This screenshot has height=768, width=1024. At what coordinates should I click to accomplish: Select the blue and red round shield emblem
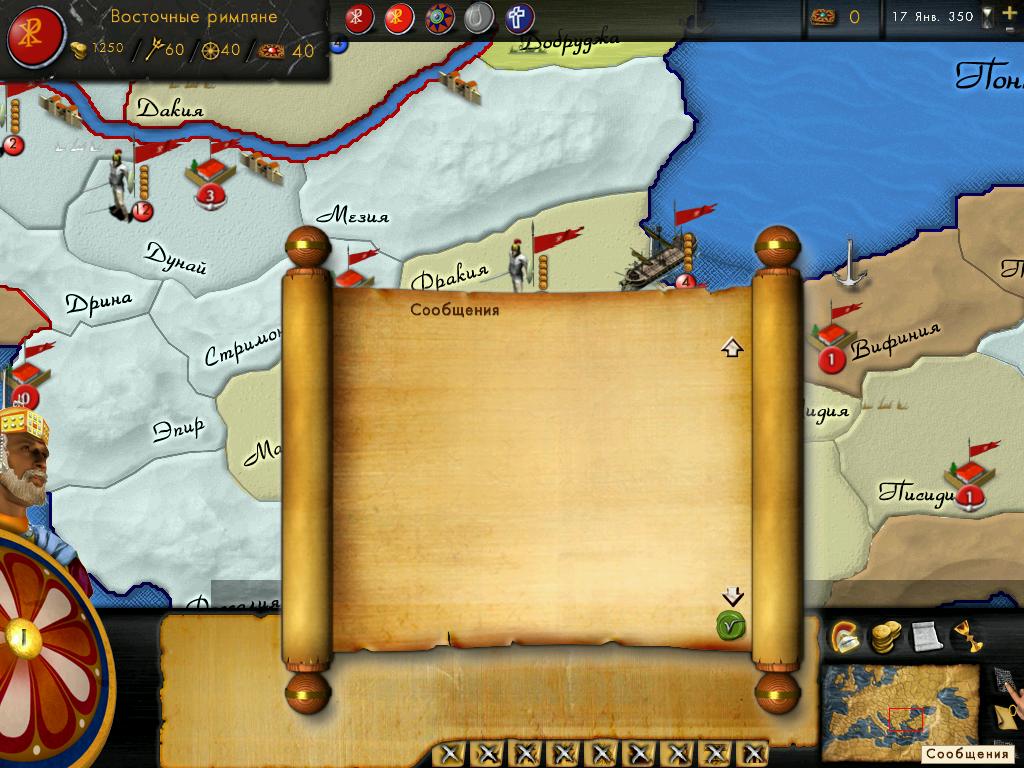coord(439,18)
